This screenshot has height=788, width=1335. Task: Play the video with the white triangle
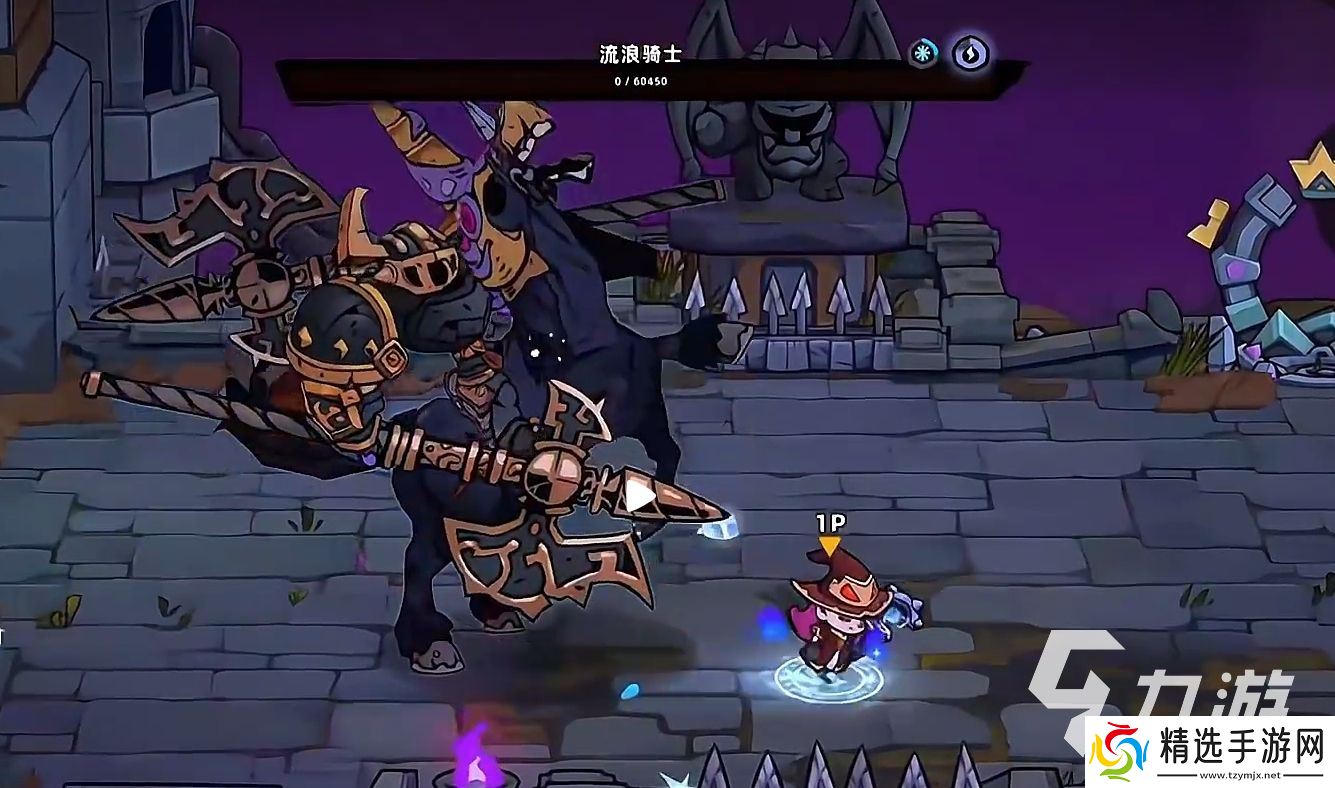pyautogui.click(x=640, y=496)
